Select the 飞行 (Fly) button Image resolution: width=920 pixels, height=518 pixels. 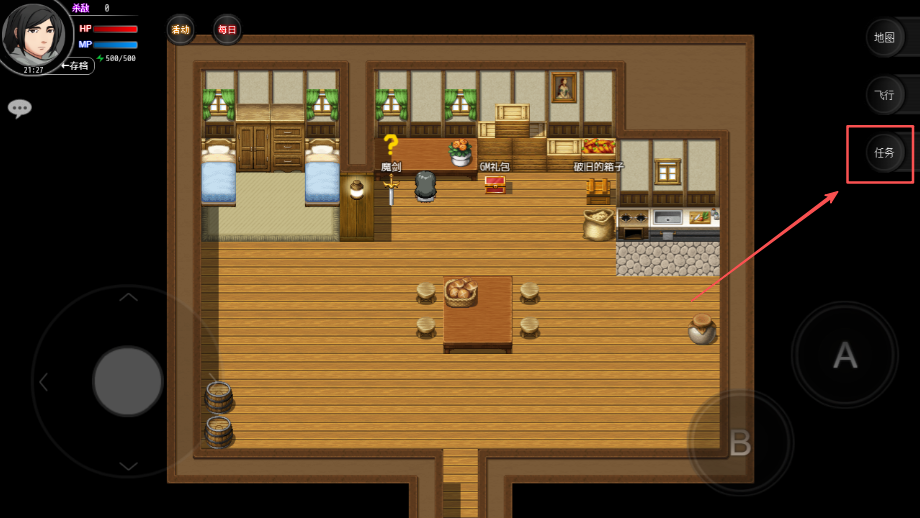884,95
